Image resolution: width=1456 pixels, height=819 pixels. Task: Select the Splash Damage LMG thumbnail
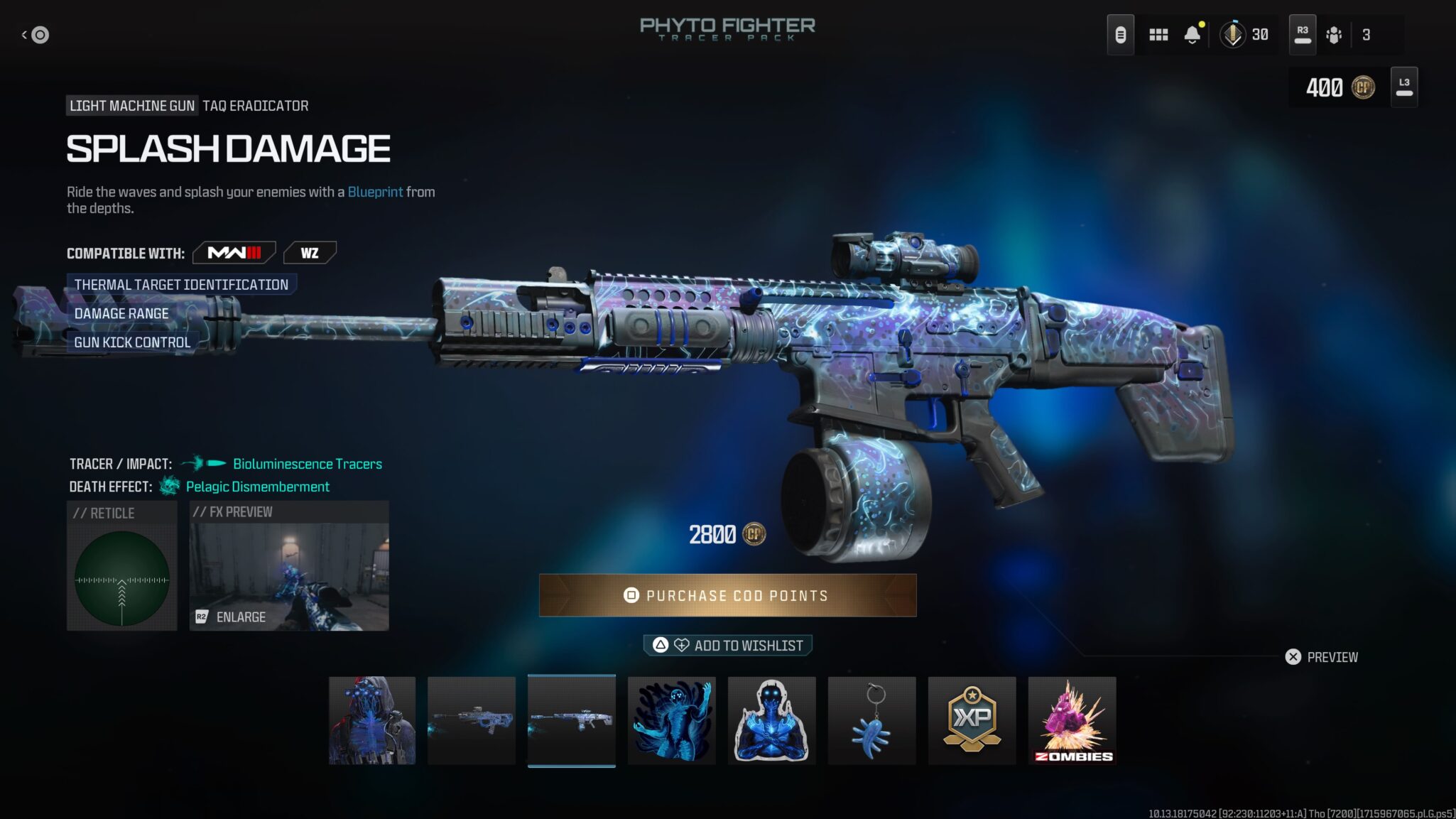point(572,720)
